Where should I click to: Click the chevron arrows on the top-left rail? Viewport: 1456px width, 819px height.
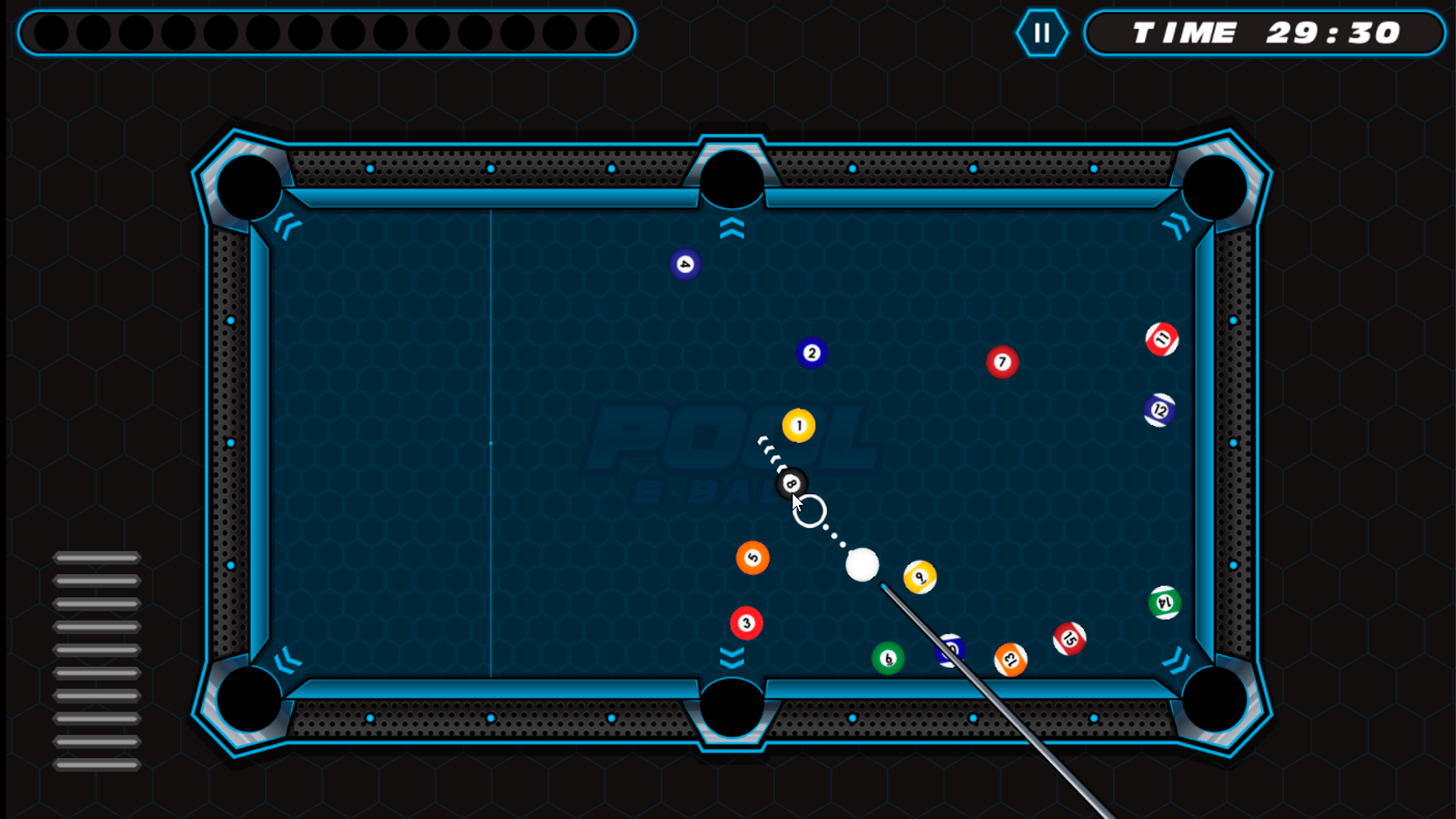pos(289,227)
